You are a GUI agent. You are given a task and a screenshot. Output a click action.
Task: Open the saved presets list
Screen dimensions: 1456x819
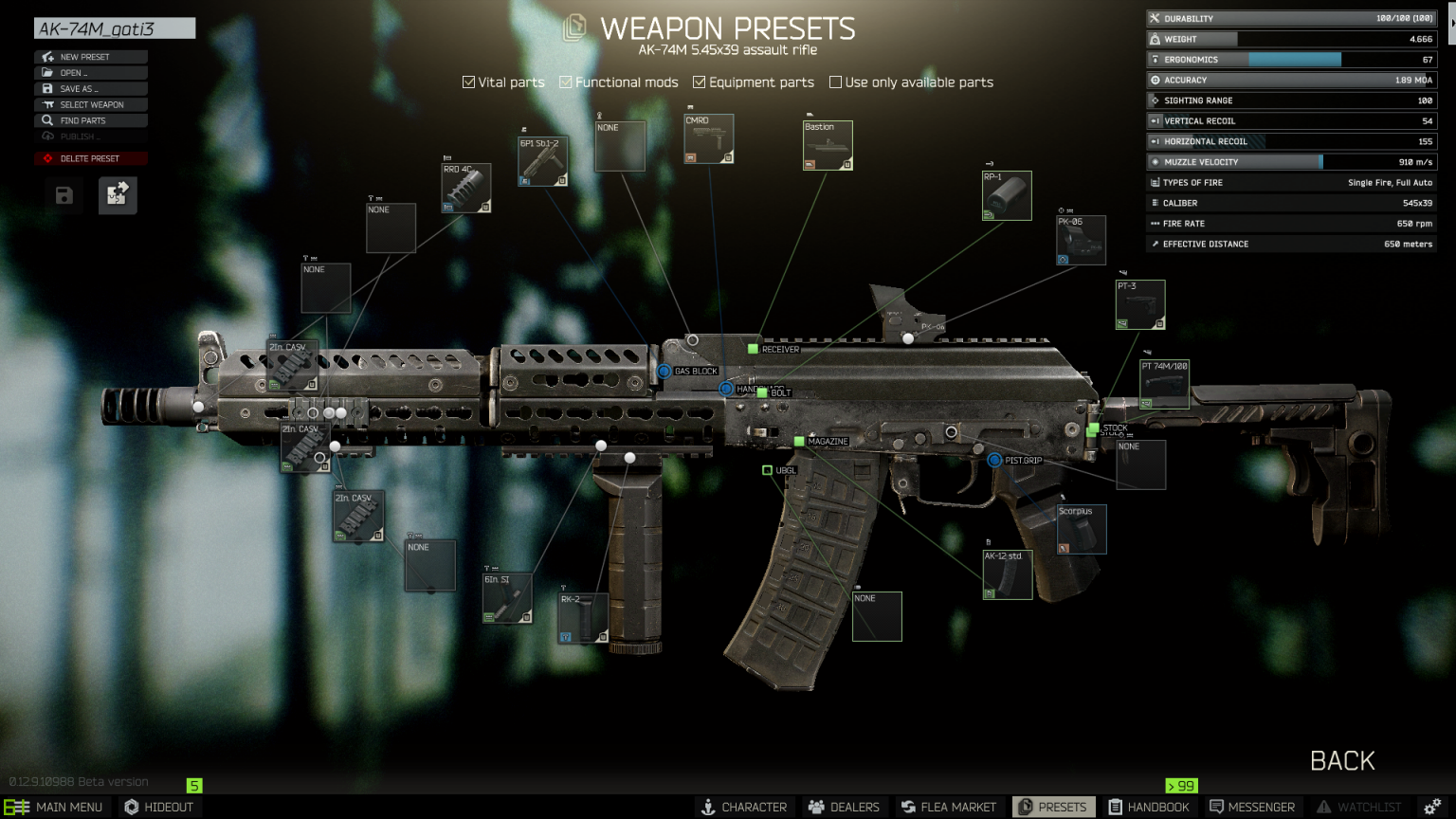91,73
